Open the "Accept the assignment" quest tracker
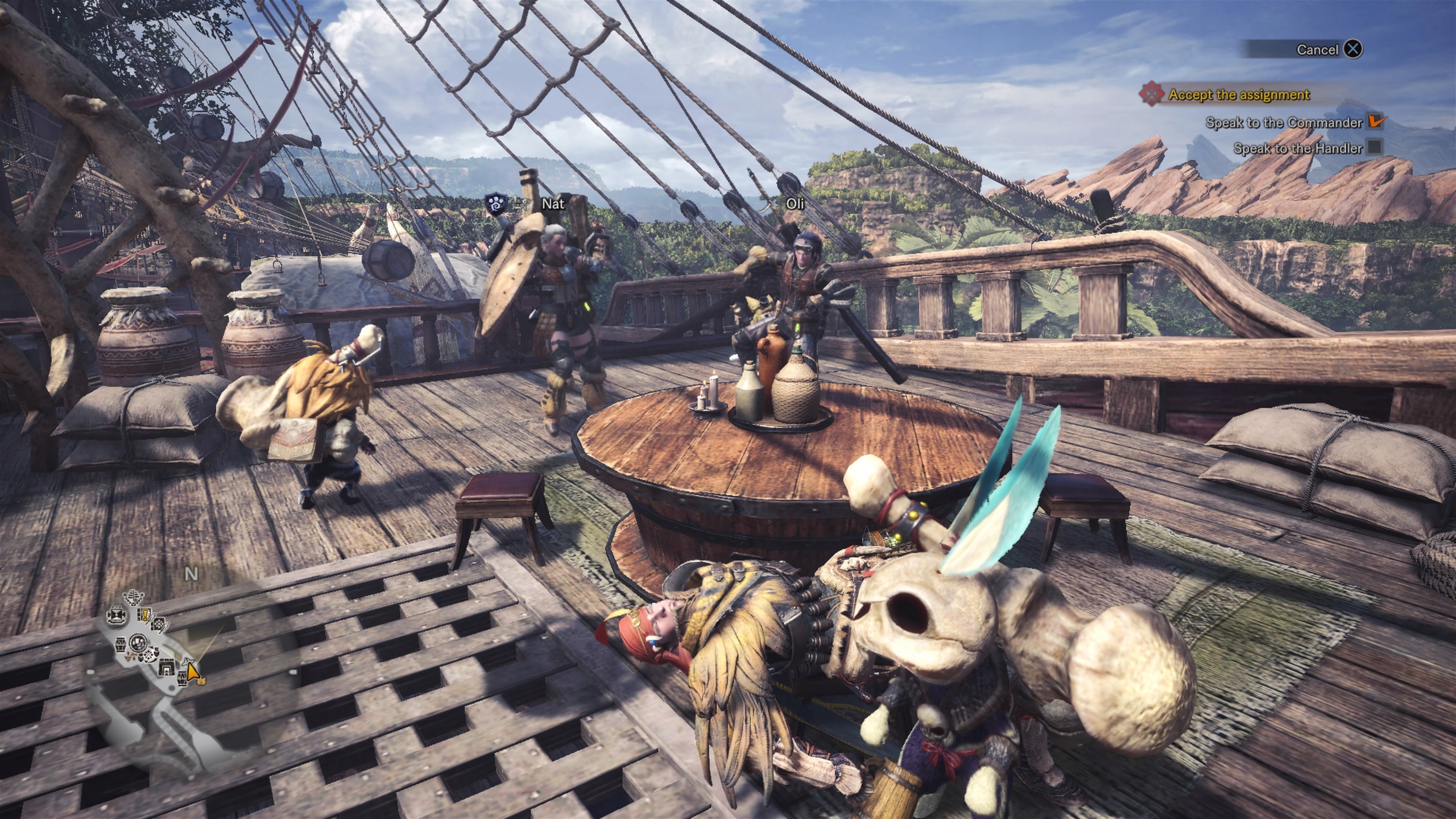Viewport: 1456px width, 819px height. point(1239,95)
